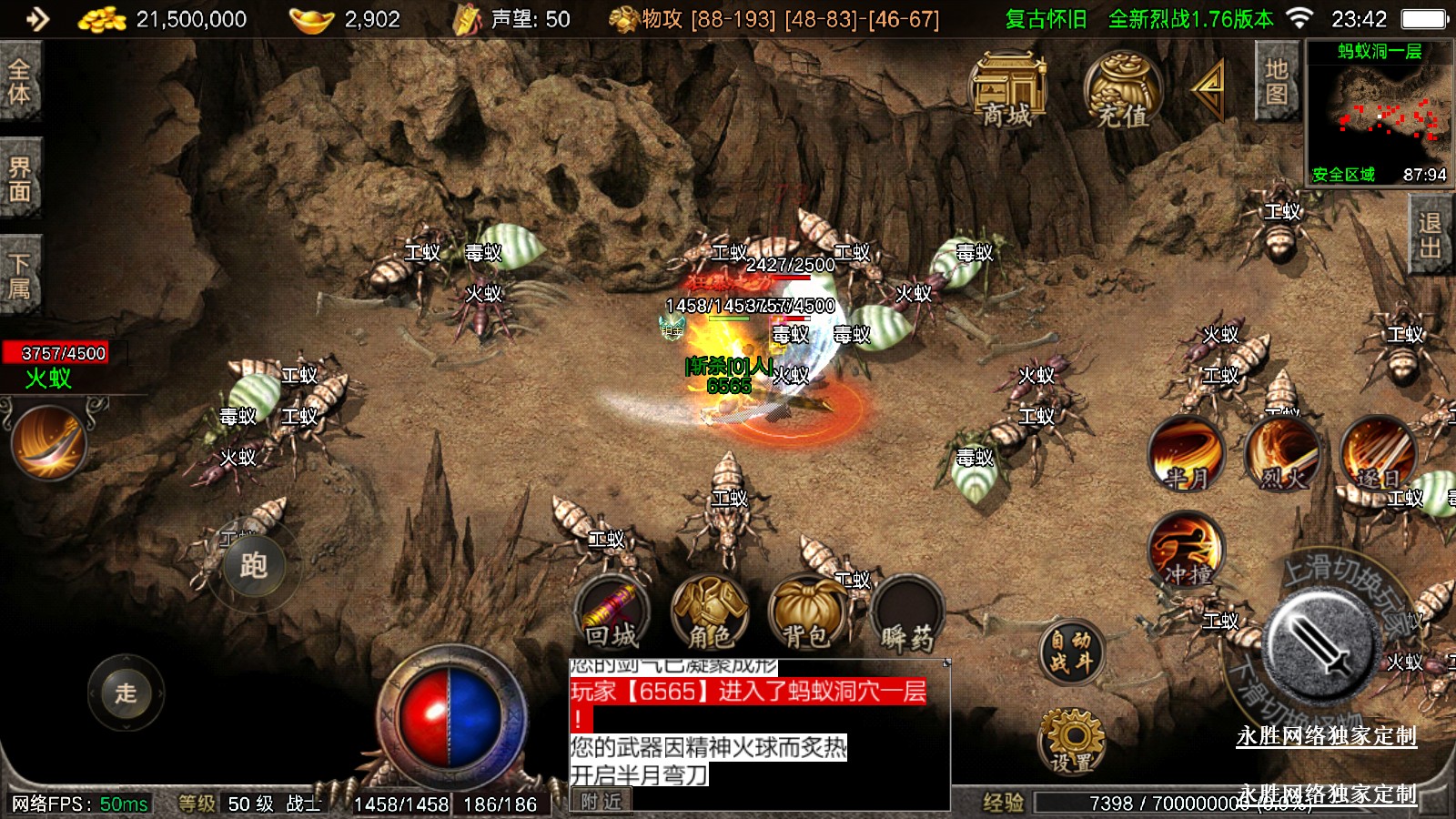Tap the 退出 exit button
This screenshot has width=1456, height=819.
(x=1430, y=236)
